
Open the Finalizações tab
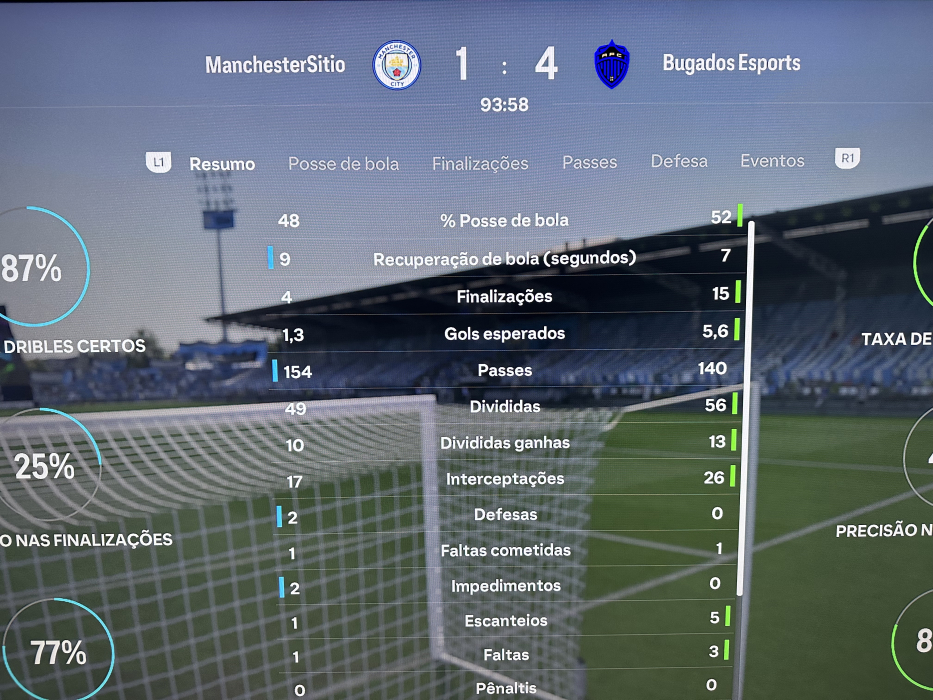(x=480, y=164)
